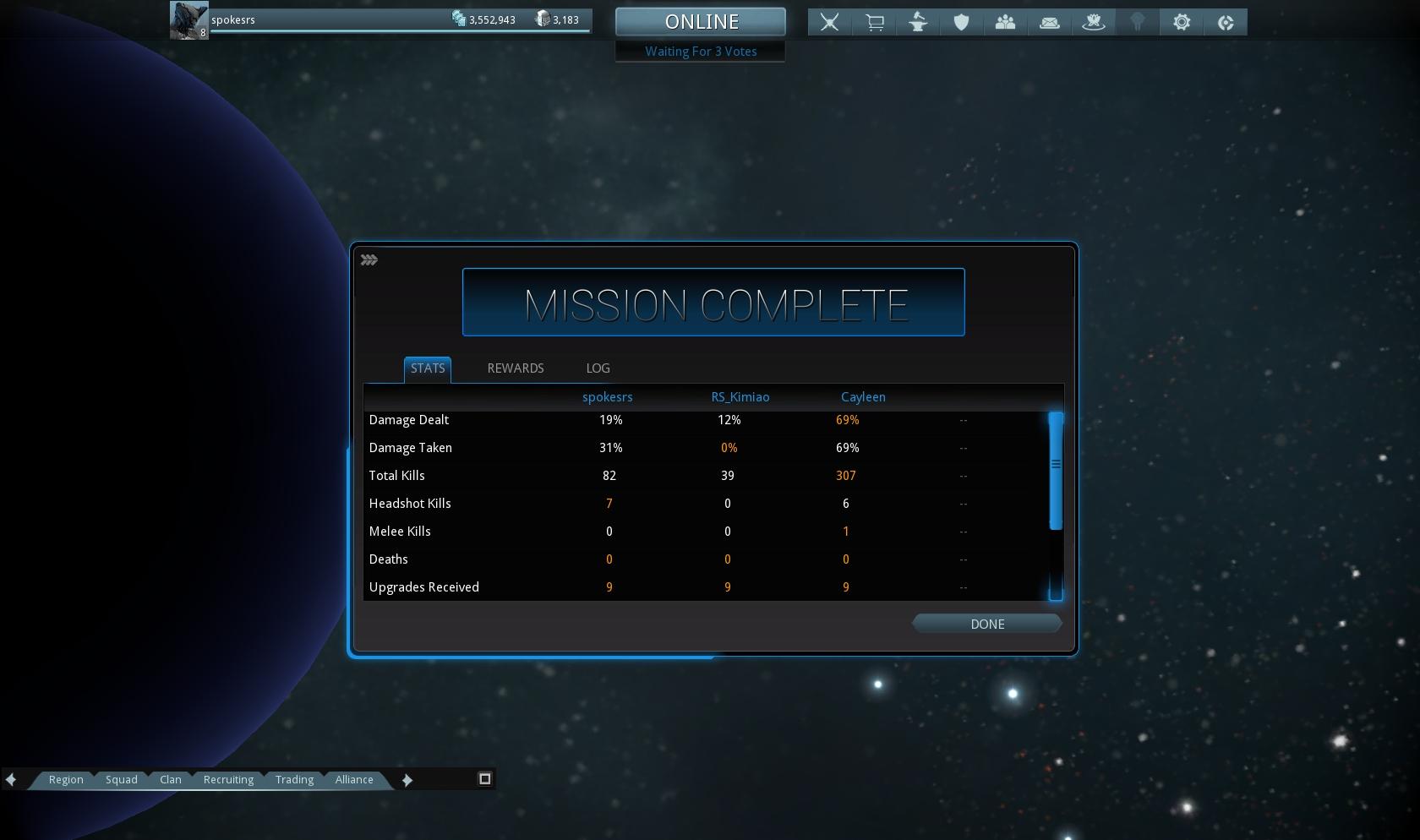Image resolution: width=1420 pixels, height=840 pixels.
Task: Select the STATS tab
Action: tap(428, 368)
